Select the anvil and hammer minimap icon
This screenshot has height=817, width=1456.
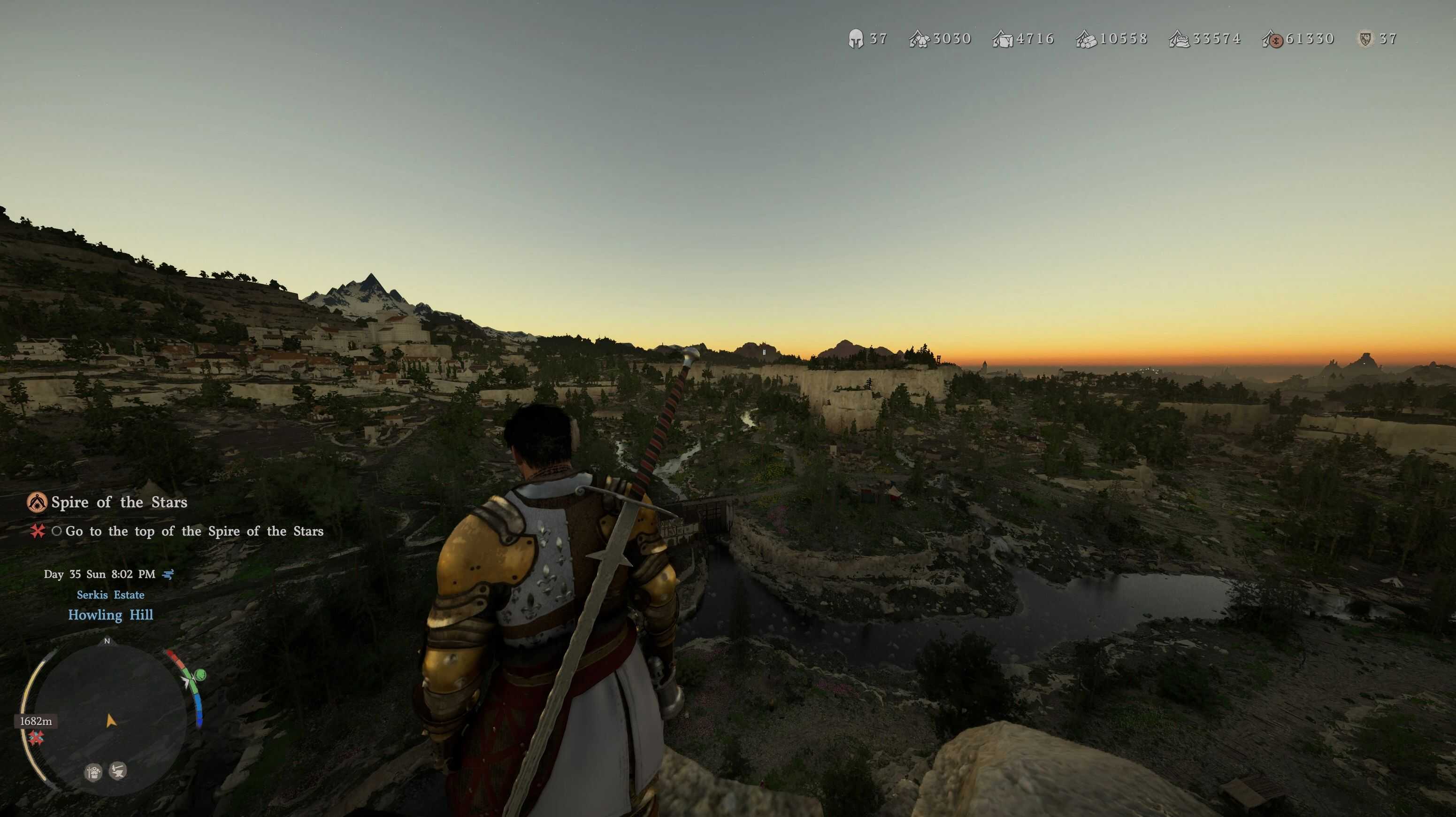[118, 771]
